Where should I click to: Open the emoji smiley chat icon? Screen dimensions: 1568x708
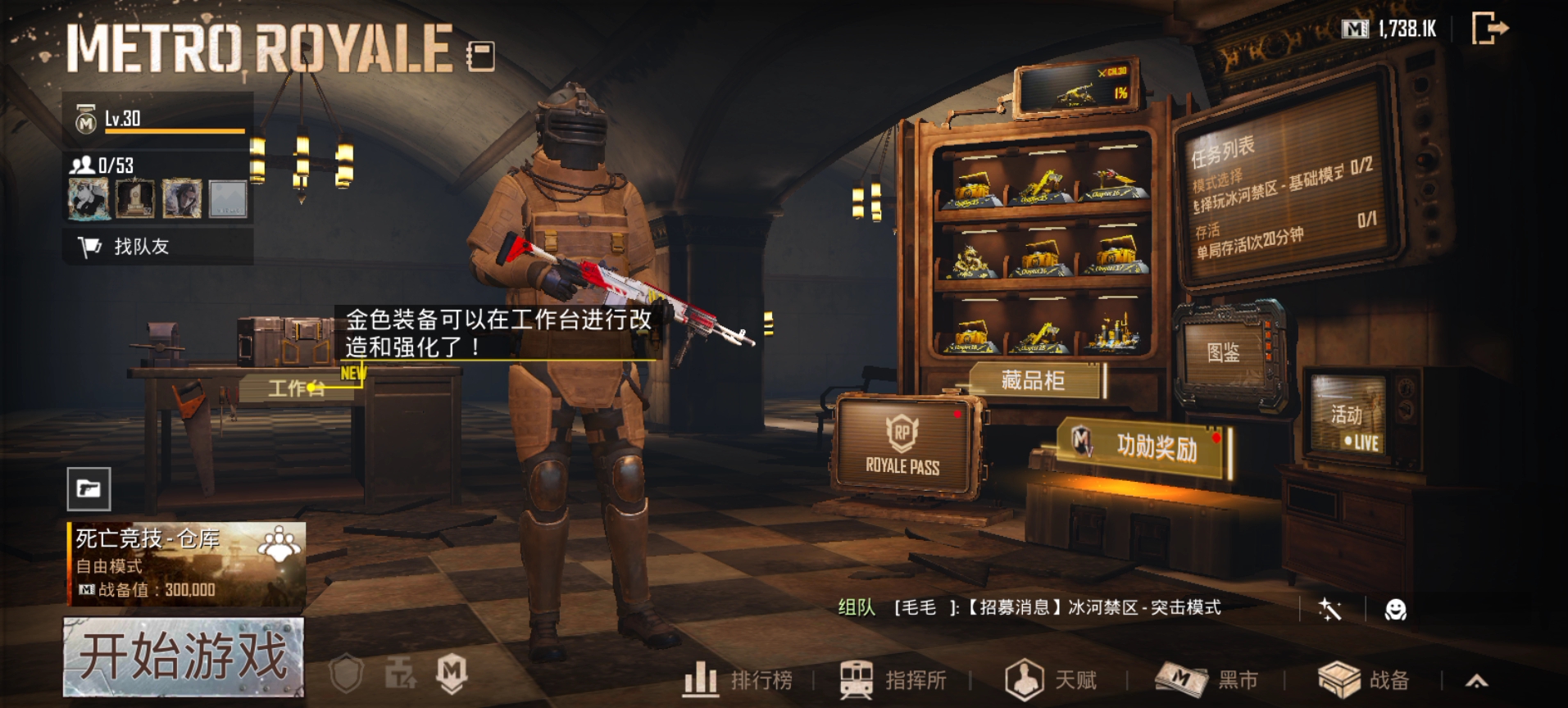1395,610
